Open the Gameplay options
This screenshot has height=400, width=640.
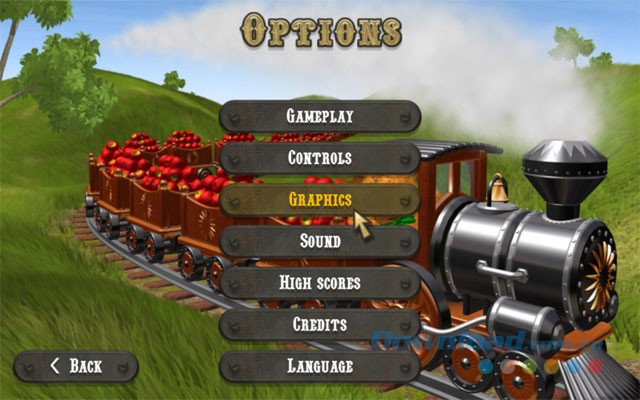(x=319, y=116)
